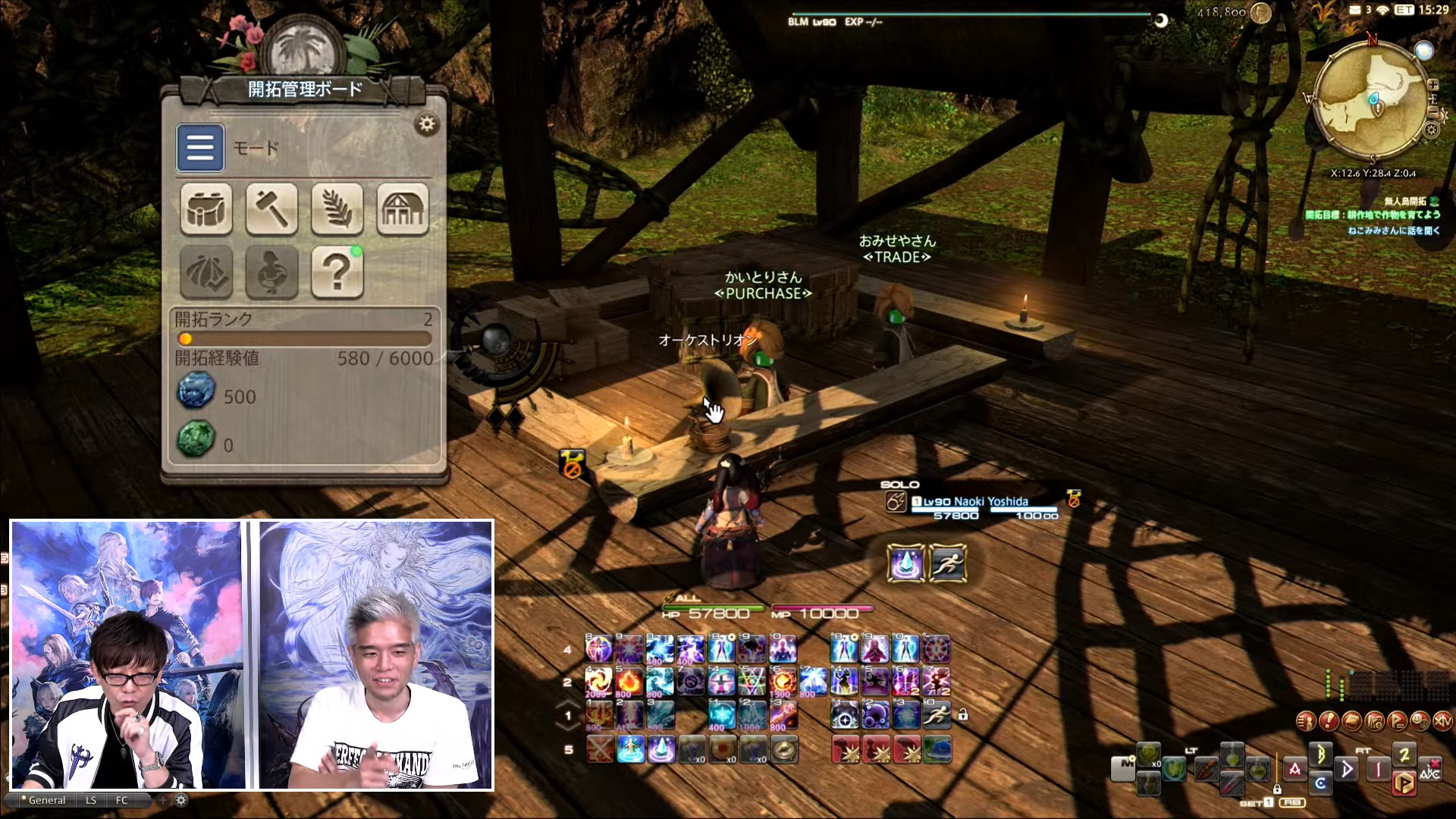Open the management board gear settings
The width and height of the screenshot is (1456, 819).
[x=427, y=124]
